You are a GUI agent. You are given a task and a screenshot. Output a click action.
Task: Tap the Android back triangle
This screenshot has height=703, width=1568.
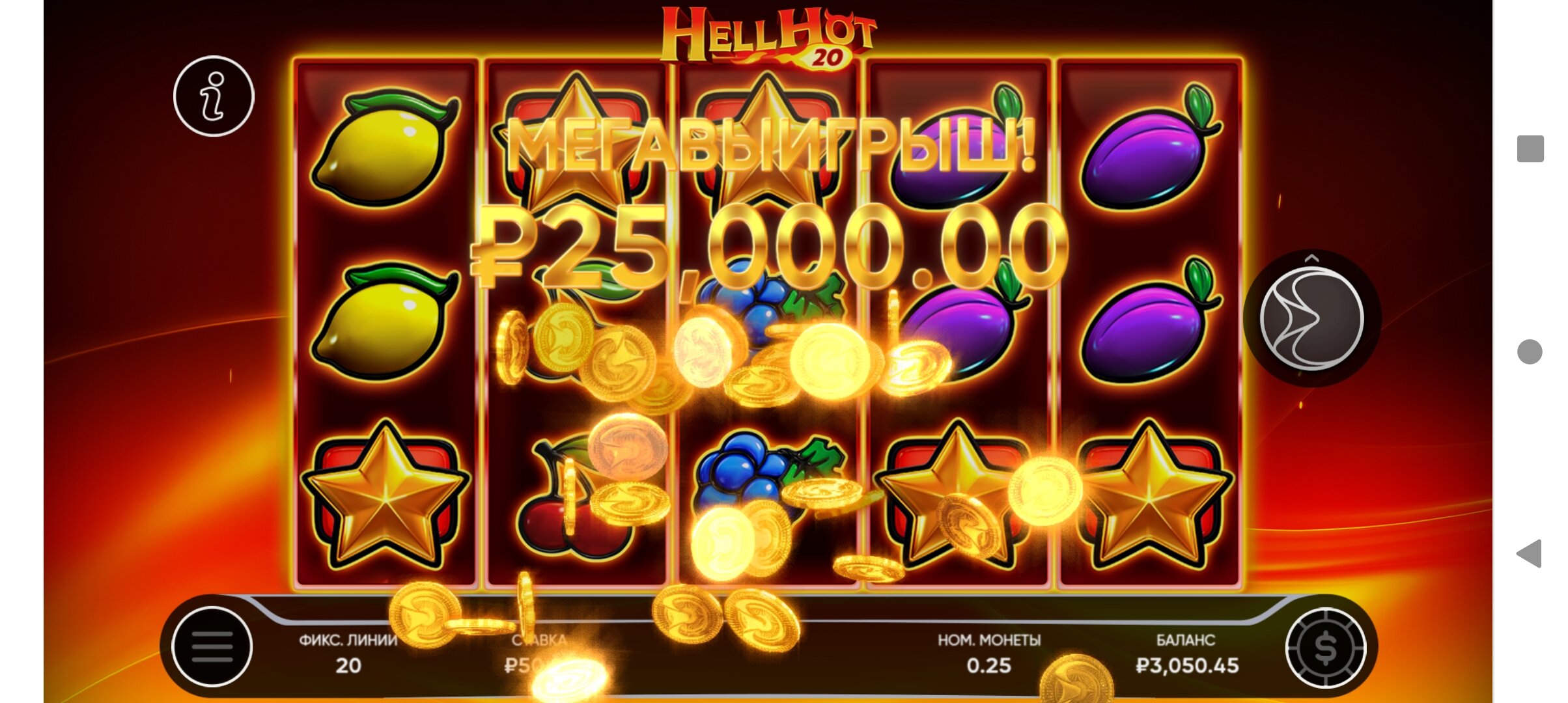coord(1529,553)
